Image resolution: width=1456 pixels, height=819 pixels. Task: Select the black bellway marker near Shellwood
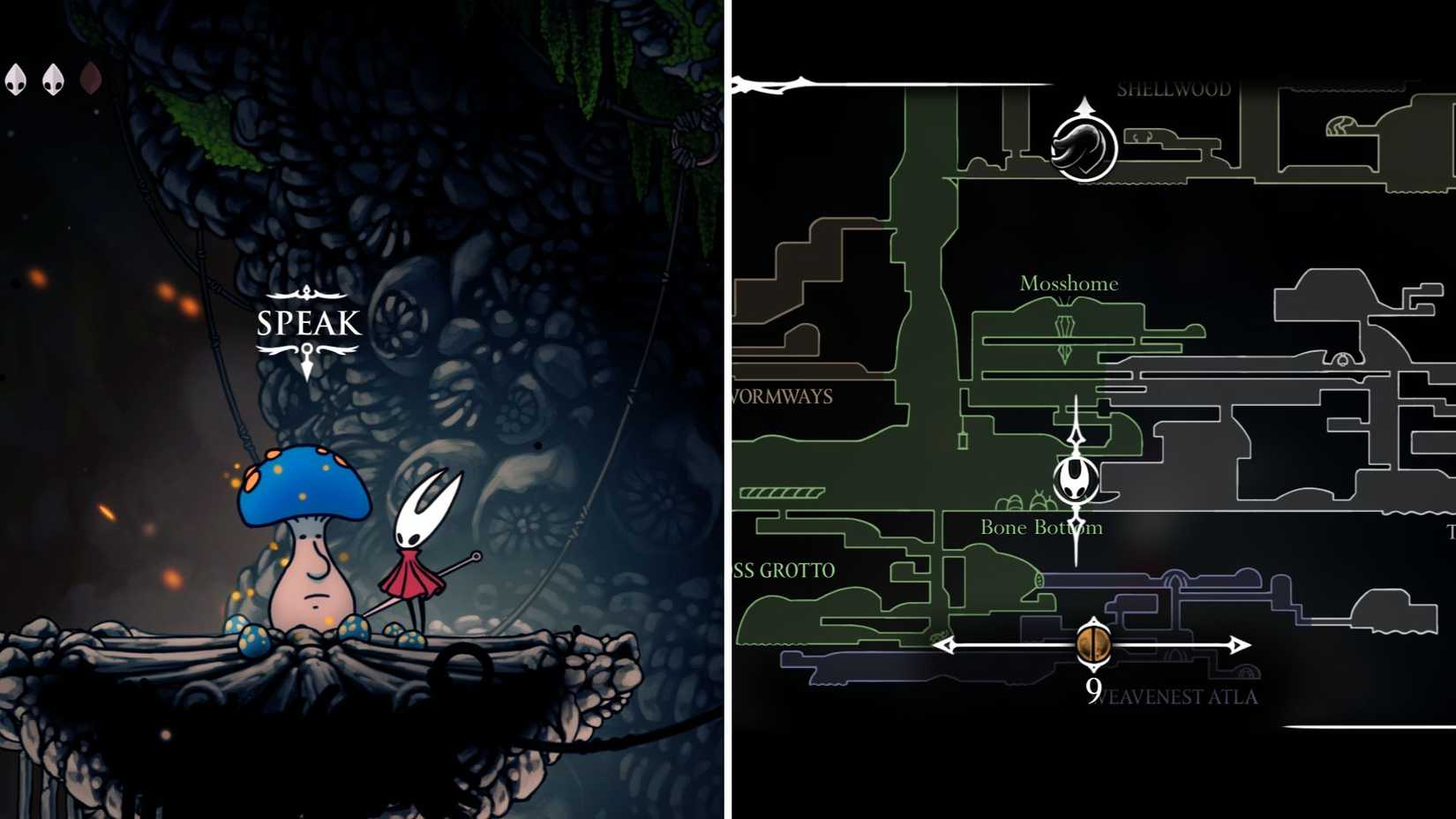coord(1085,148)
